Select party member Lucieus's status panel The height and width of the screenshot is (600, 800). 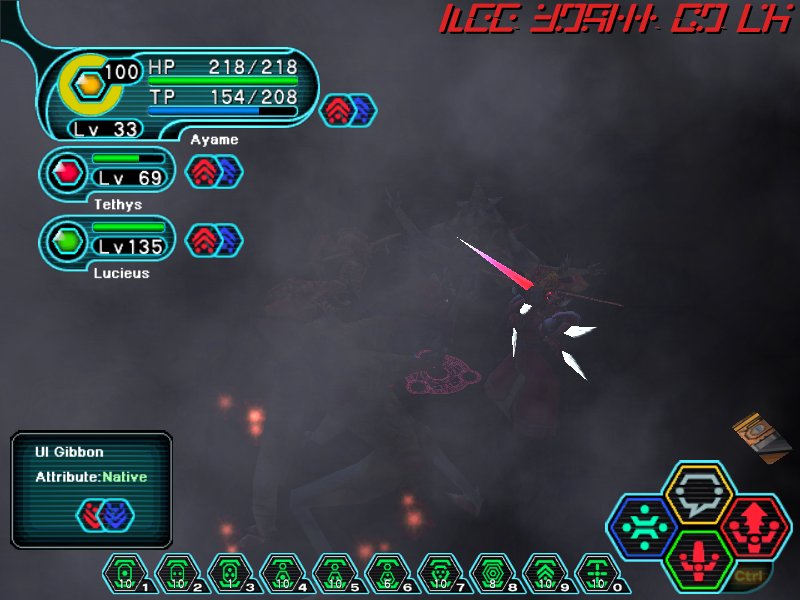(108, 242)
